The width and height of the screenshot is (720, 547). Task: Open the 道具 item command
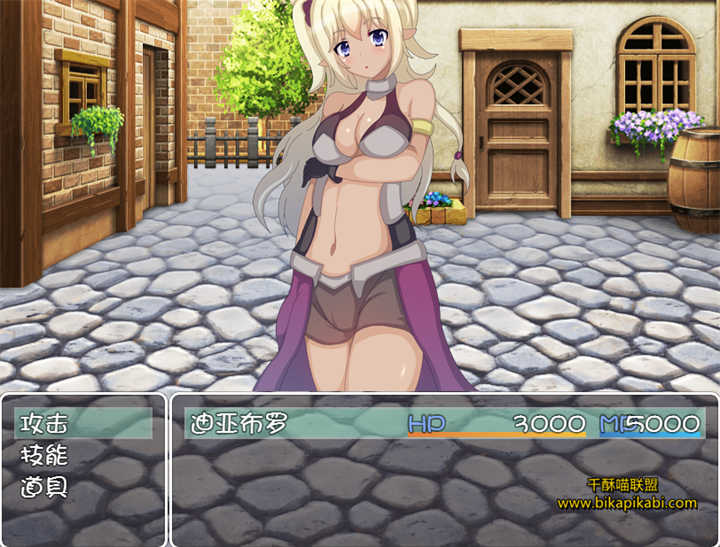[x=45, y=489]
